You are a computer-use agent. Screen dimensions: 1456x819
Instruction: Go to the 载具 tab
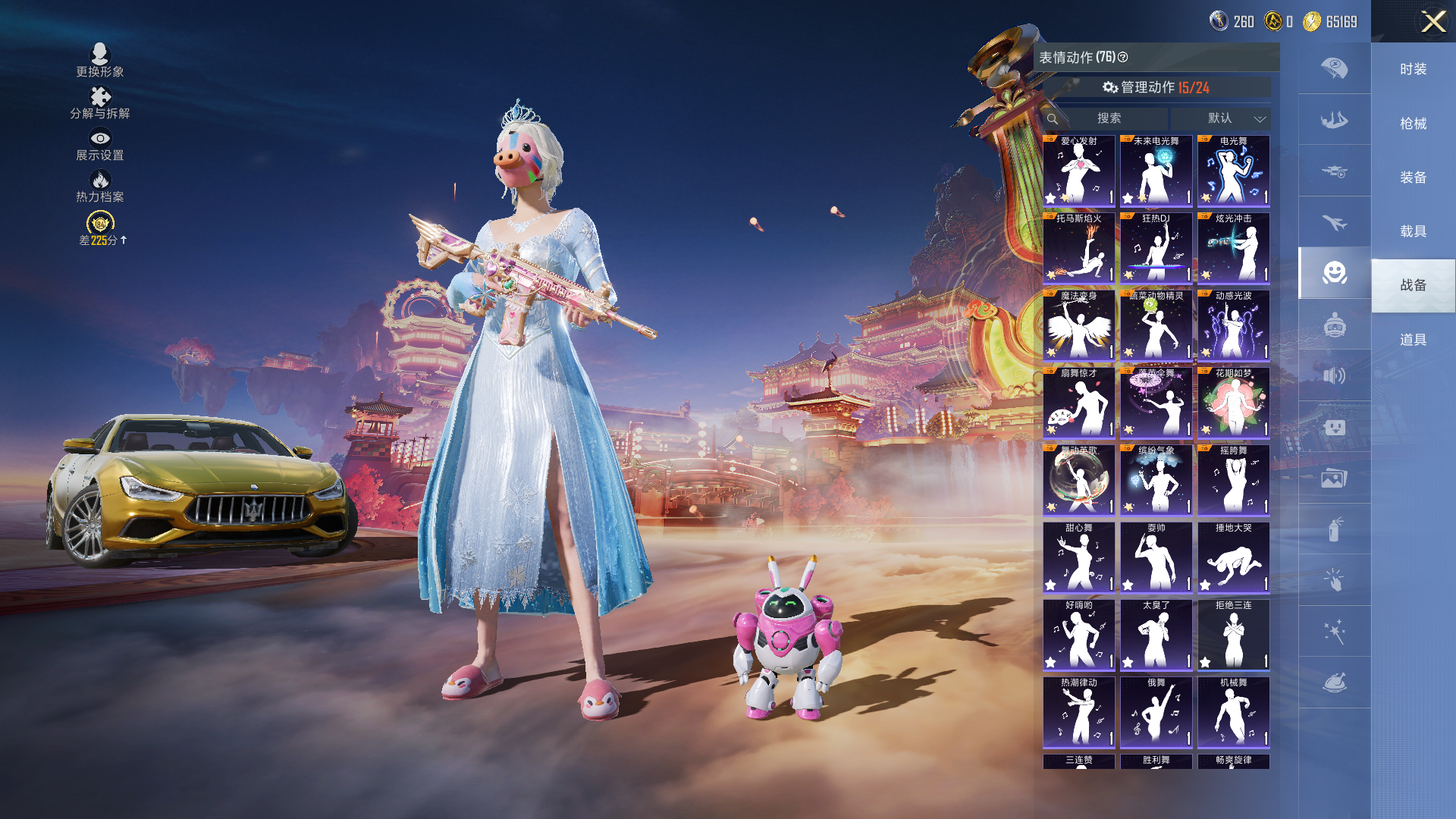(x=1413, y=231)
